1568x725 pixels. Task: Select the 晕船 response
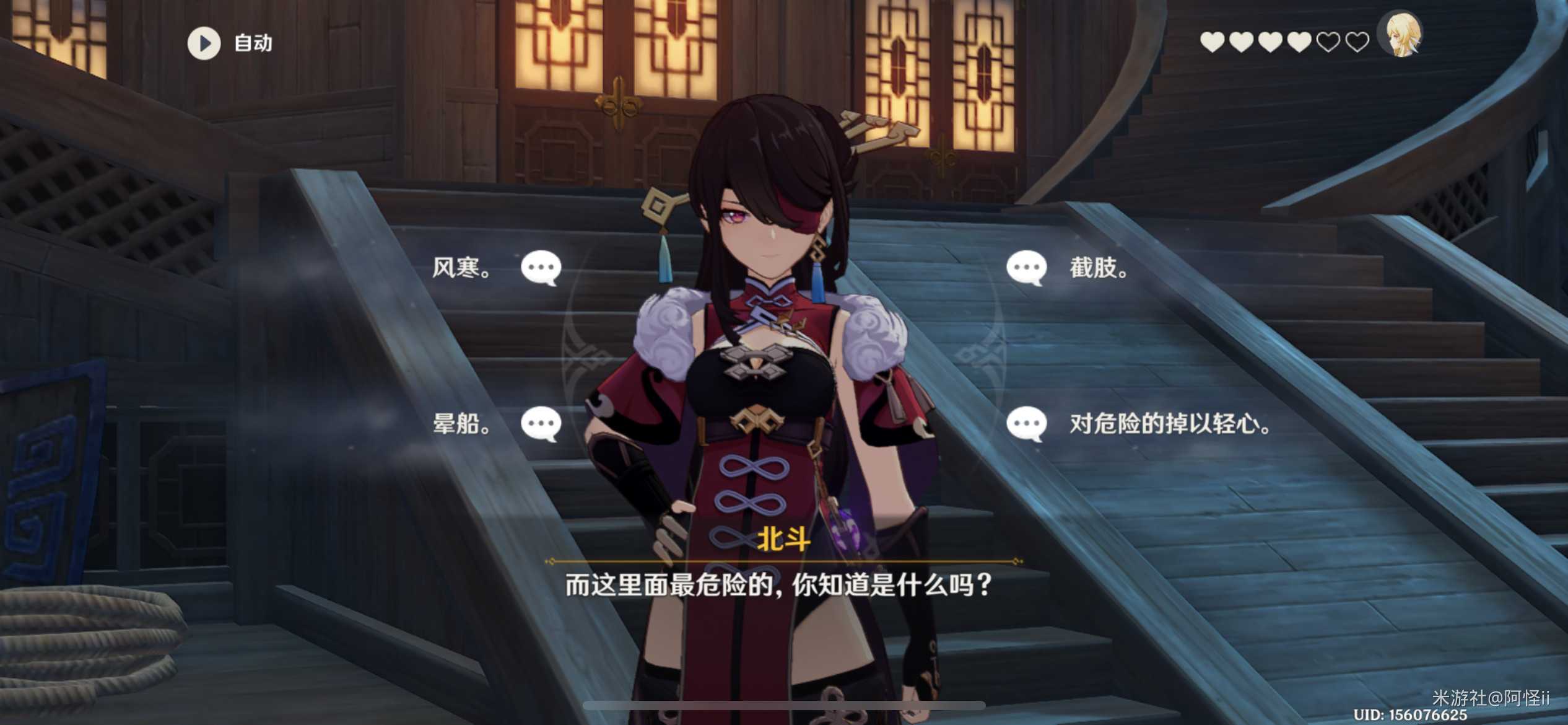click(461, 424)
